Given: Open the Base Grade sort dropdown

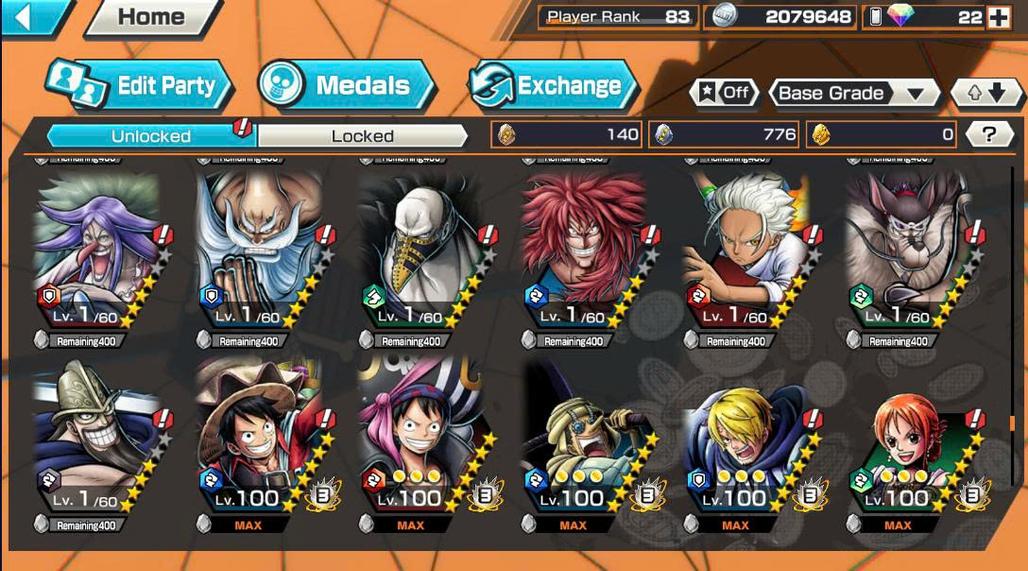Looking at the screenshot, I should [852, 93].
